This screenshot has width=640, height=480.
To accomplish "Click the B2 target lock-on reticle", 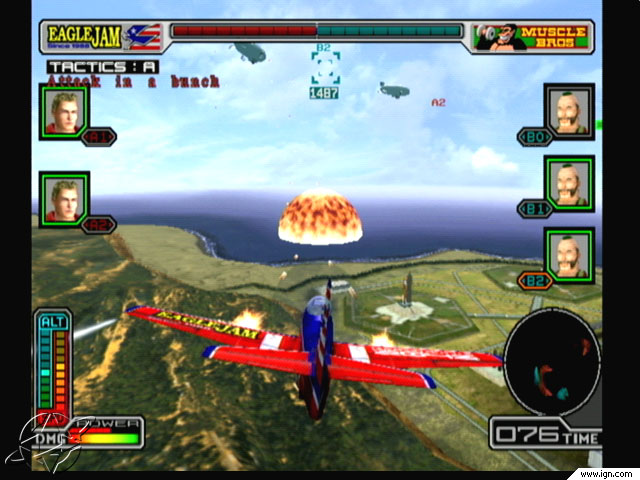I will click(x=325, y=69).
